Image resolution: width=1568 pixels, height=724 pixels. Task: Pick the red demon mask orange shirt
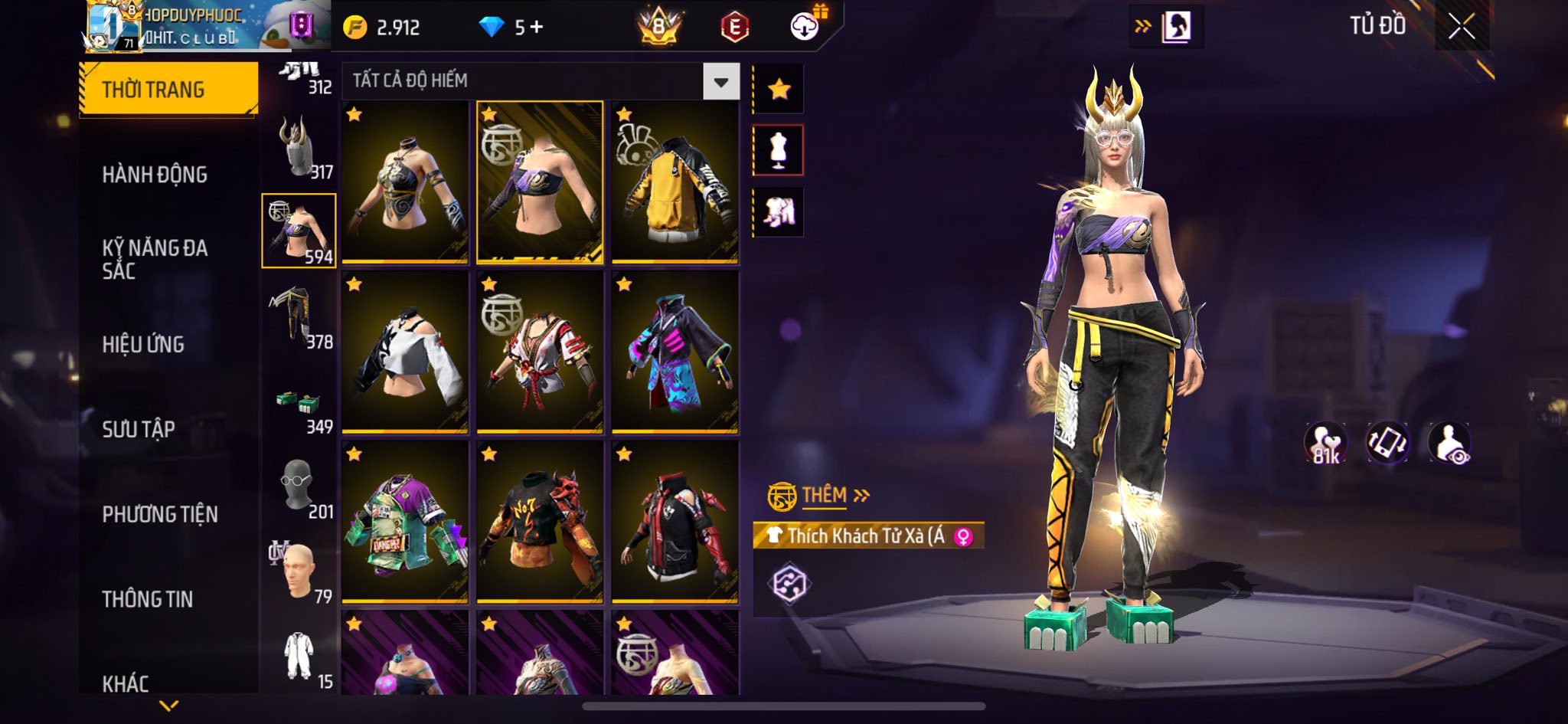(x=540, y=523)
